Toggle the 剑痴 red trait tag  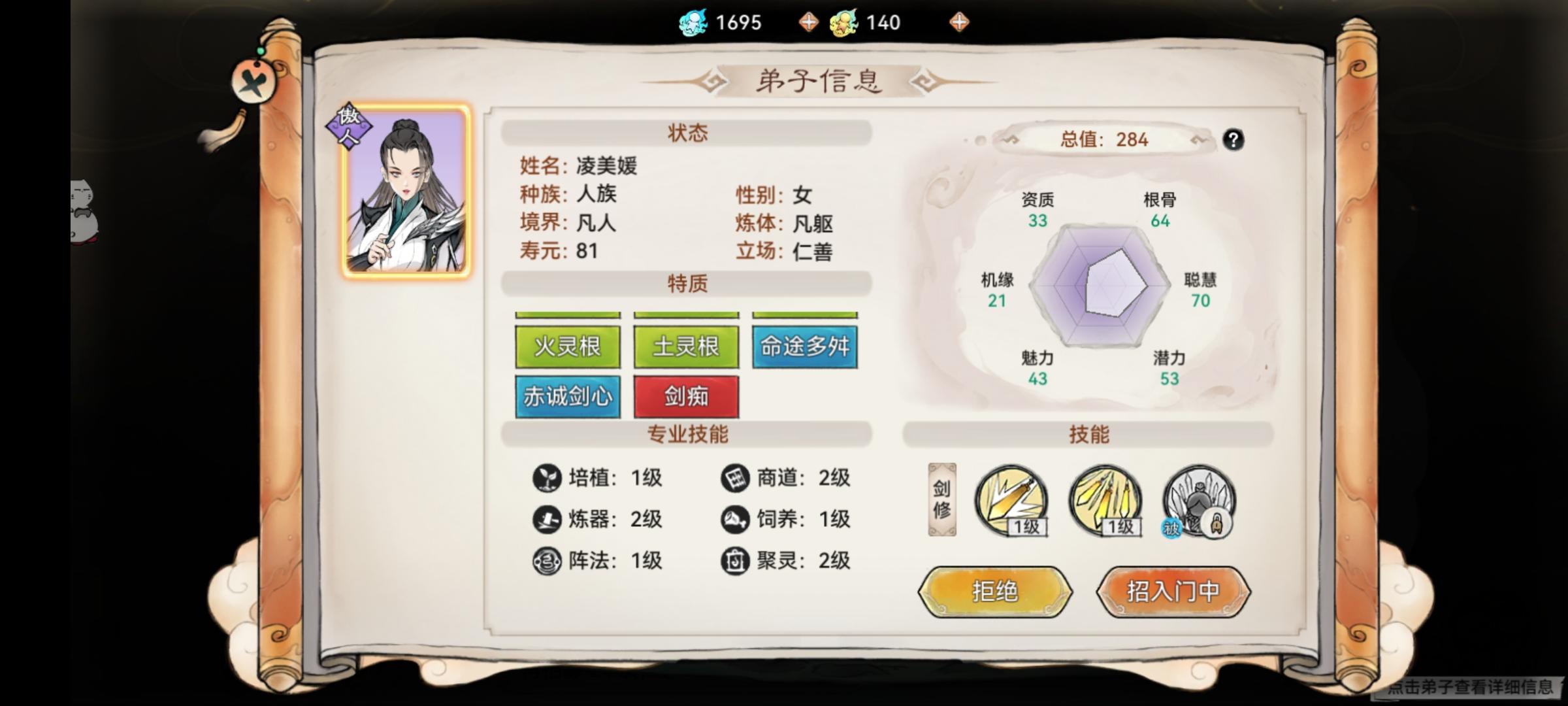[x=685, y=396]
